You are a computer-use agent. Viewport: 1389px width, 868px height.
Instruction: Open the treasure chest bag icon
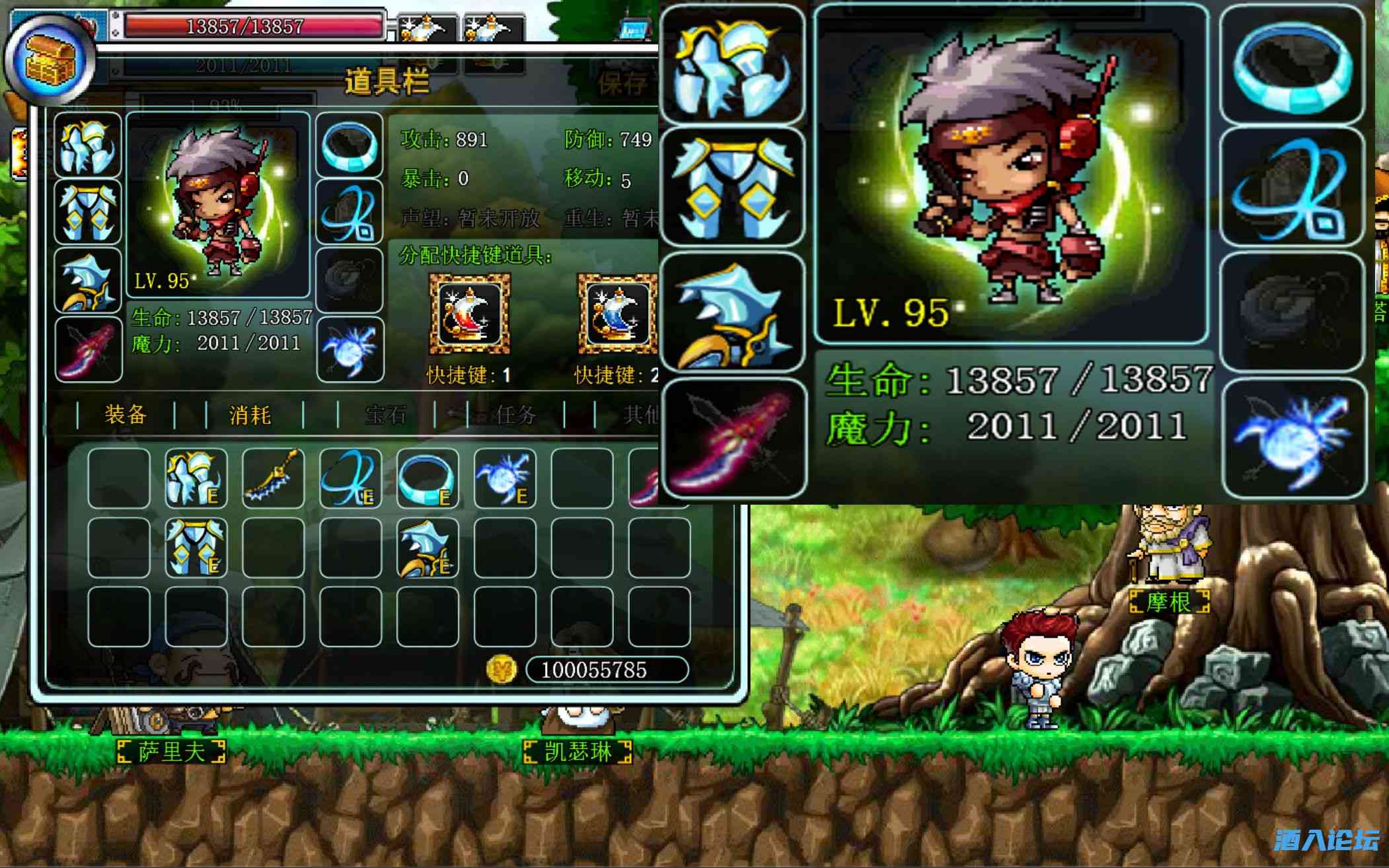50,61
